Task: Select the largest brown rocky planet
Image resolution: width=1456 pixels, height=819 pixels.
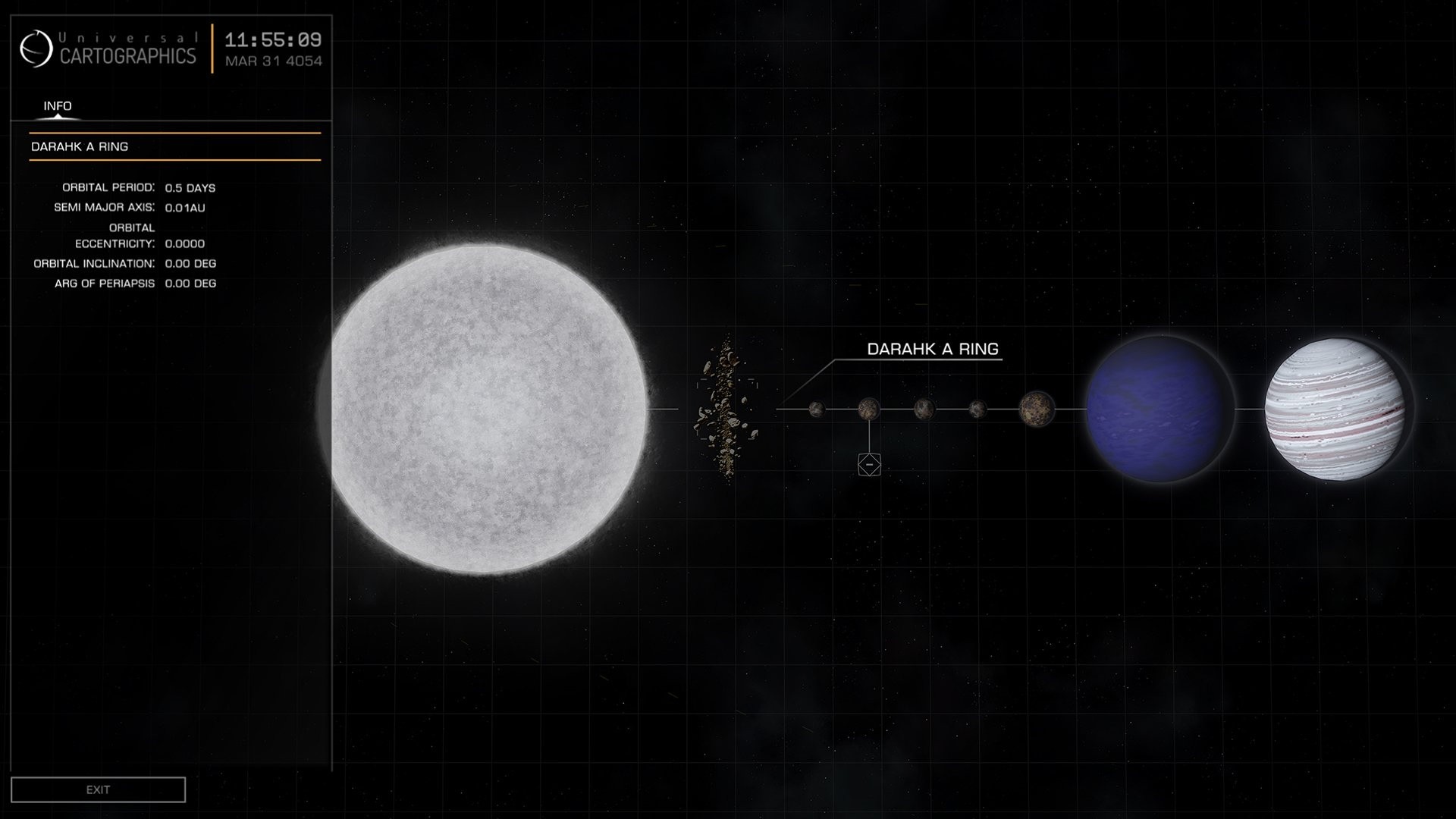Action: coord(1037,409)
